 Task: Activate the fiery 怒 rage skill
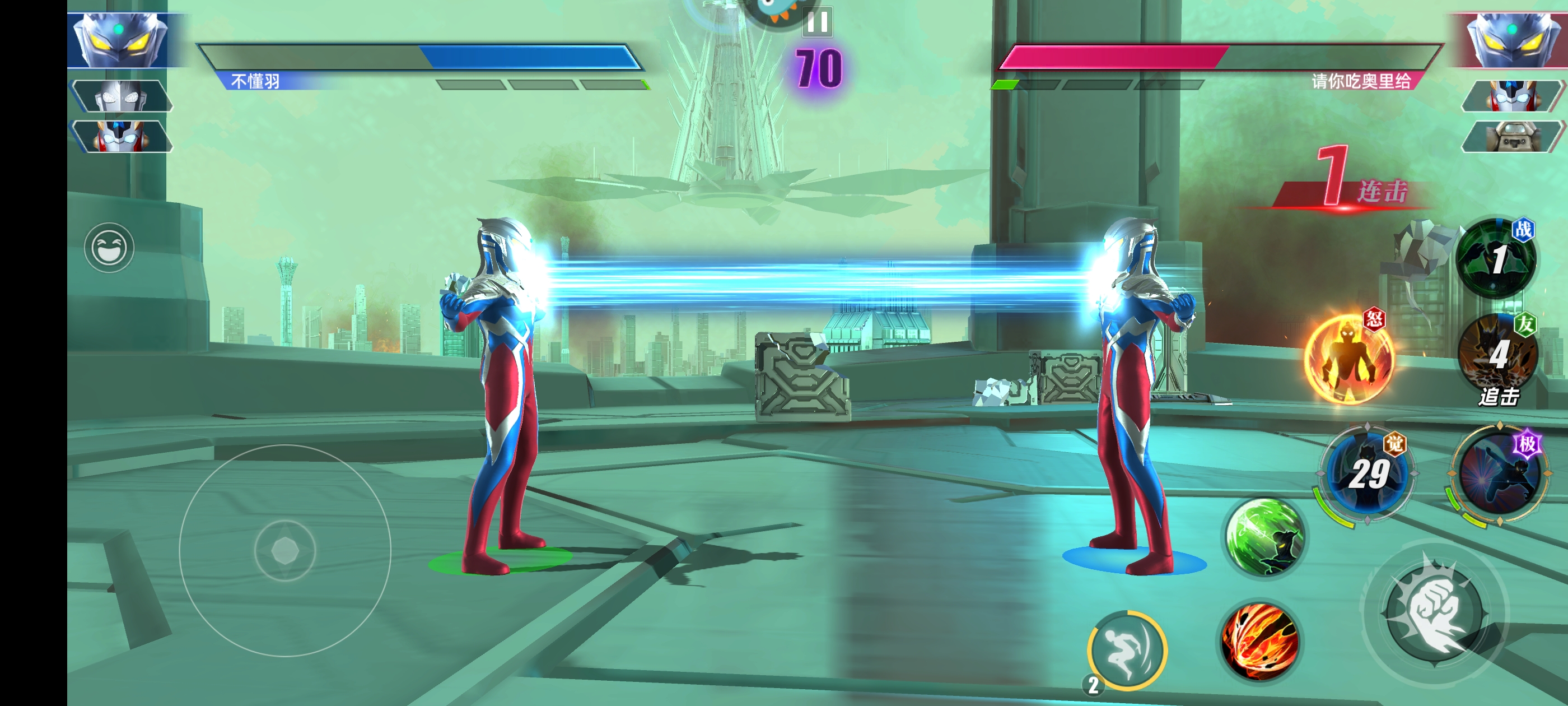tap(1348, 359)
